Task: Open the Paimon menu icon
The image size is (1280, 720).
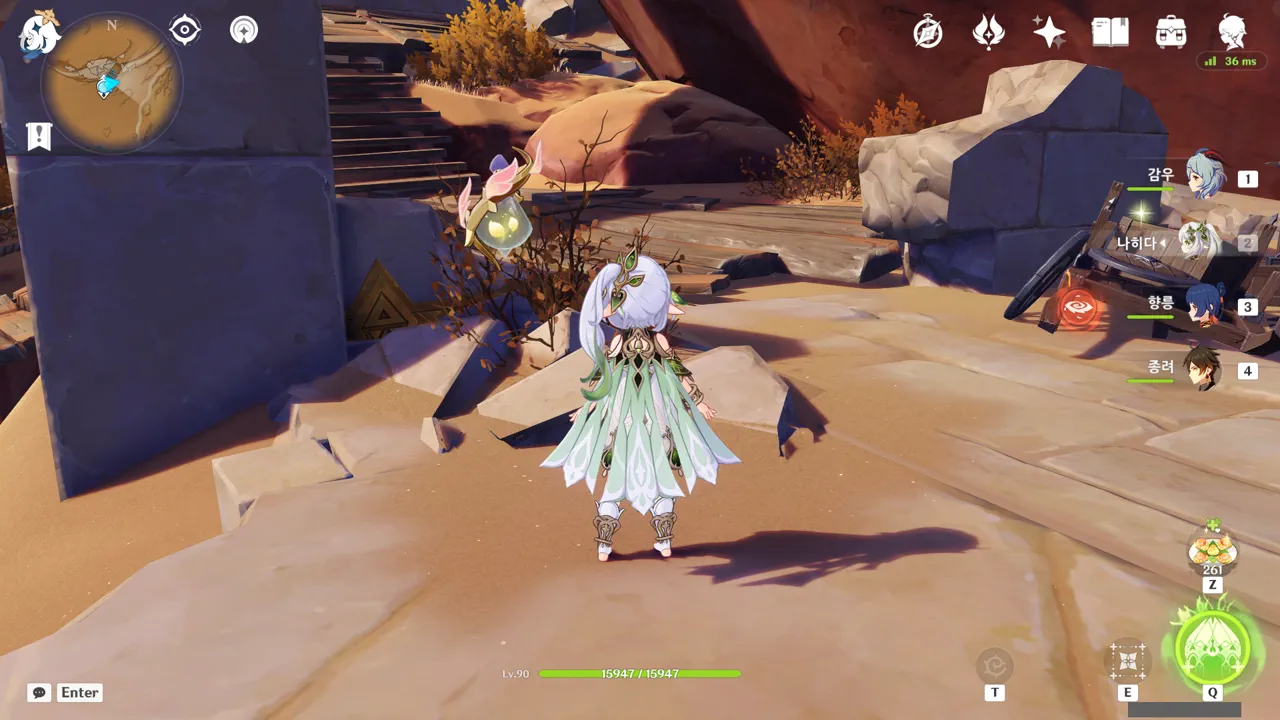Action: click(40, 32)
